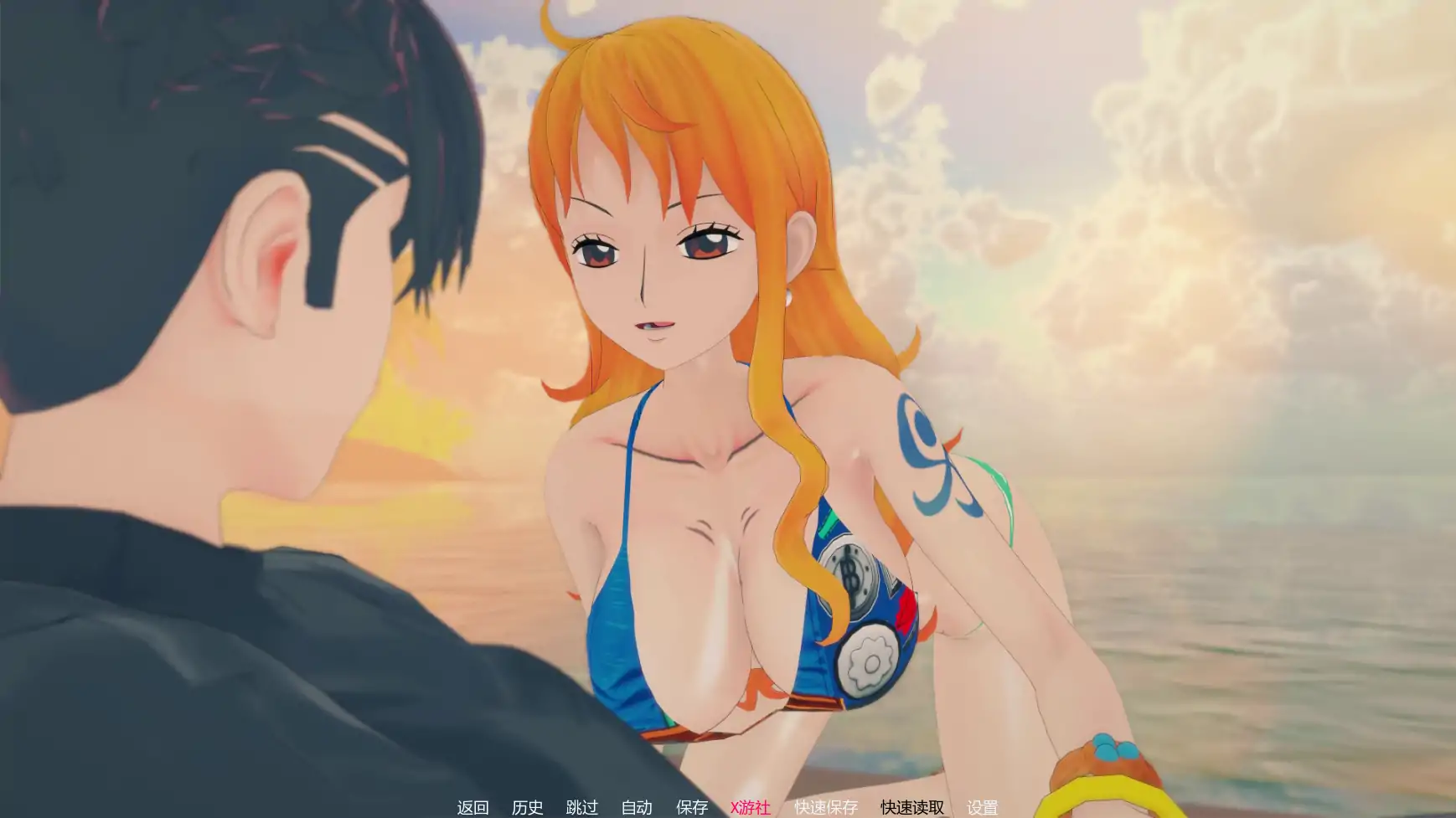
Task: Select 快速保存 (Quick Save)
Action: [x=826, y=807]
